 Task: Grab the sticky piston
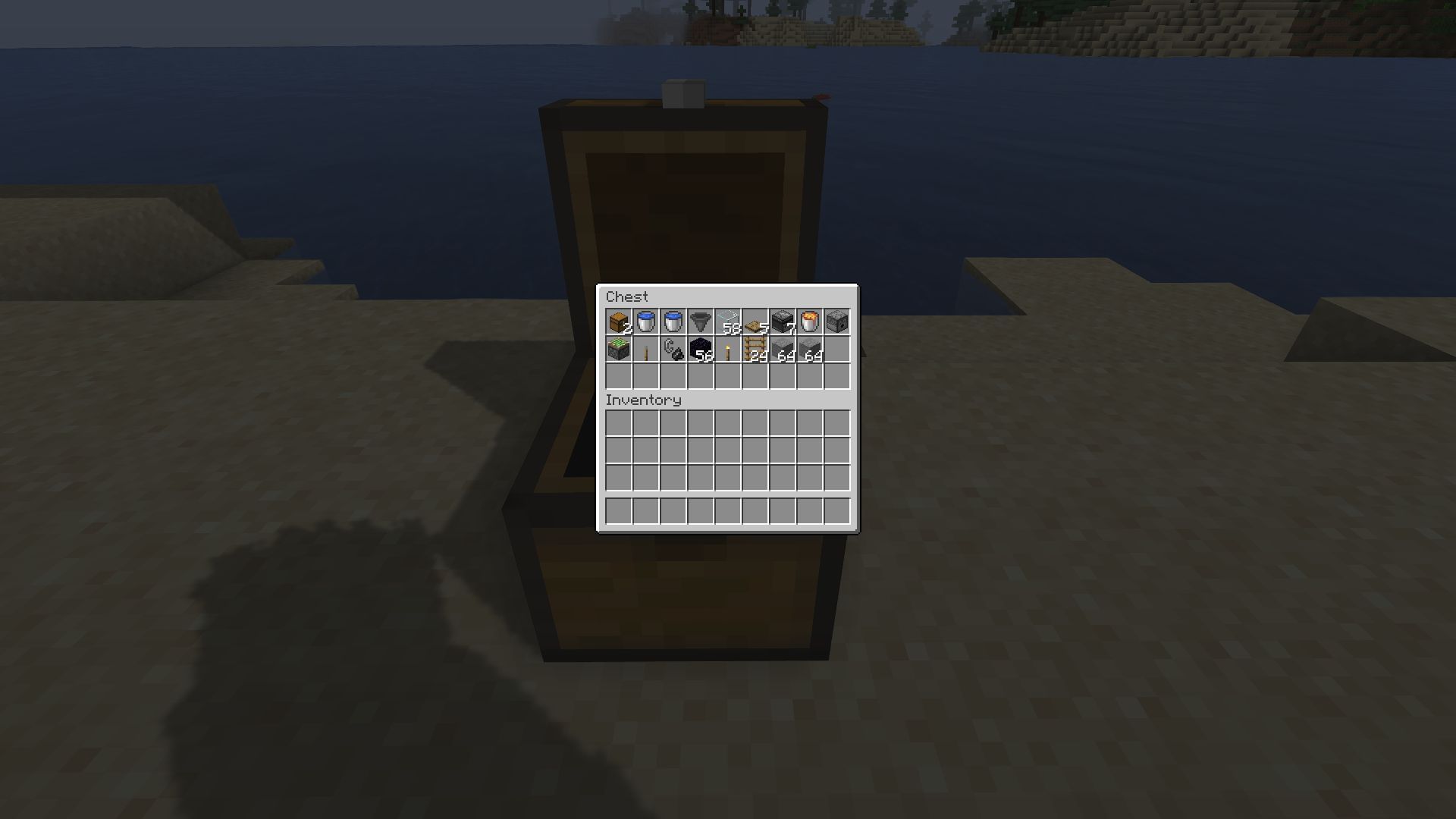coord(619,349)
